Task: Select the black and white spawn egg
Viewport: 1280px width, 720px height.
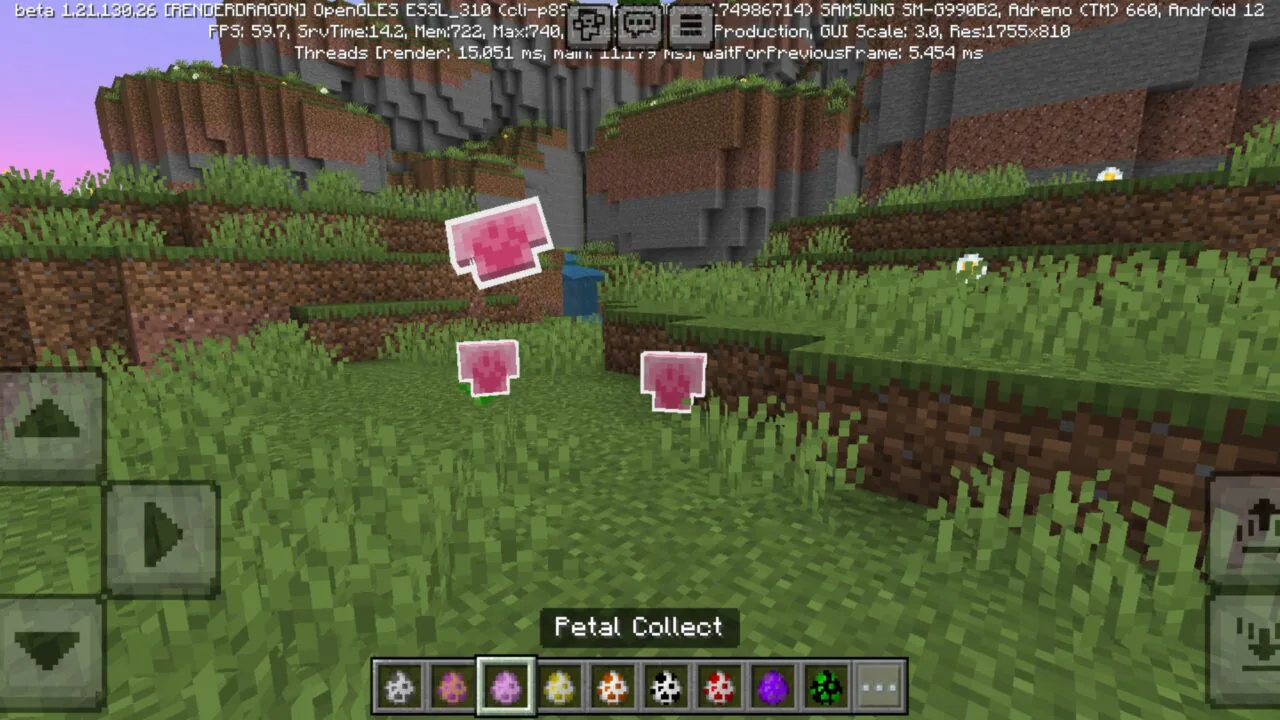Action: click(666, 686)
